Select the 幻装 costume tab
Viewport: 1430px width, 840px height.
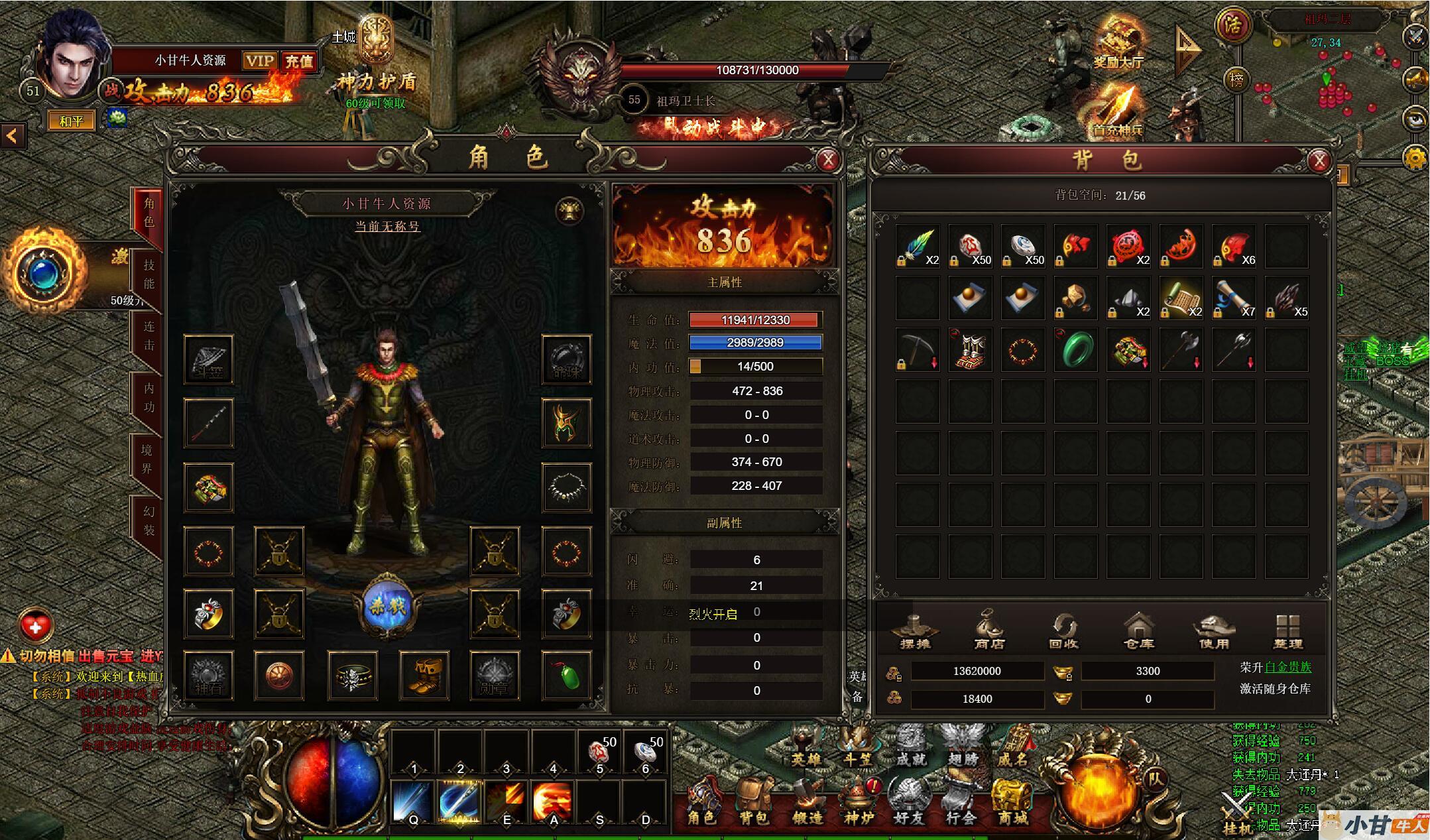(x=149, y=520)
